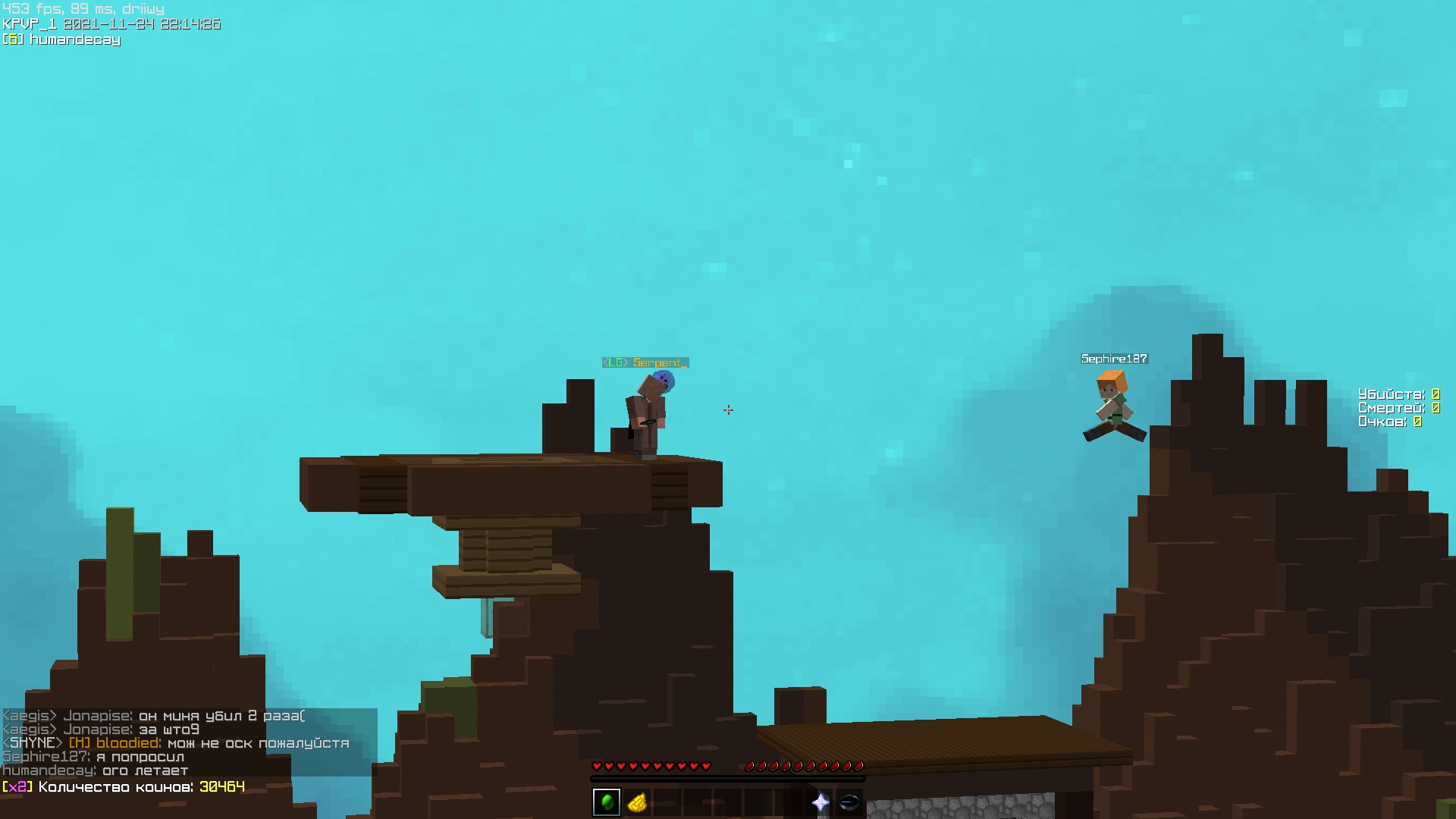Pick the dark round eye item slot
This screenshot has height=819, width=1456.
849,802
